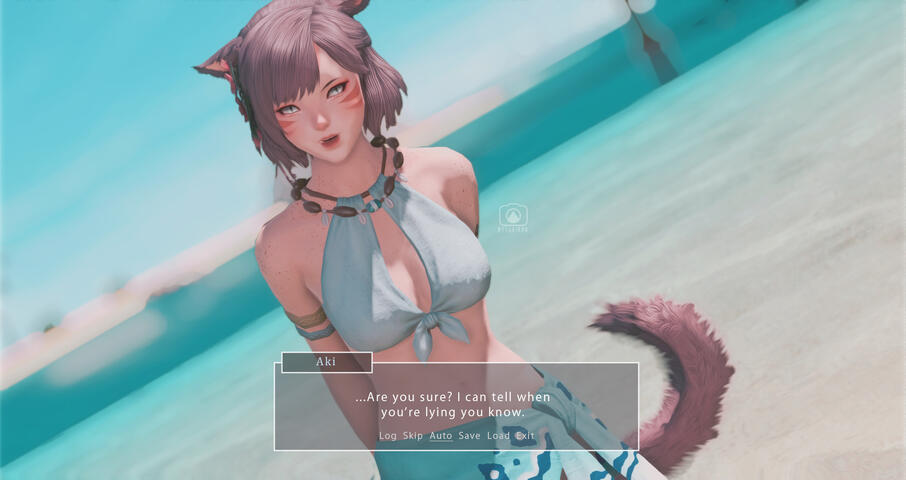906x480 pixels.
Task: Exit the visual novel
Action: point(525,436)
